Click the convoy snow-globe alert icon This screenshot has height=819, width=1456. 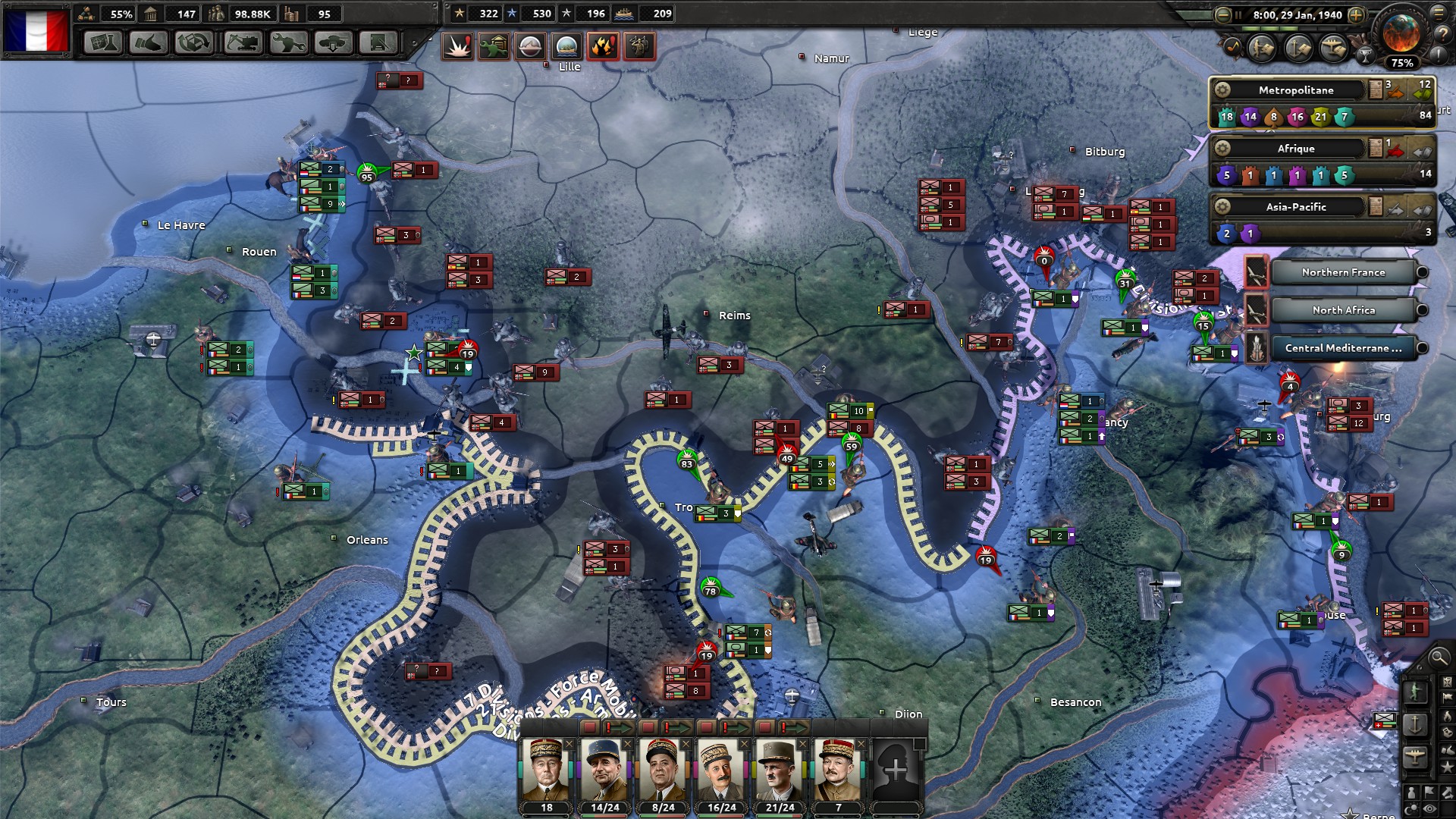[565, 45]
